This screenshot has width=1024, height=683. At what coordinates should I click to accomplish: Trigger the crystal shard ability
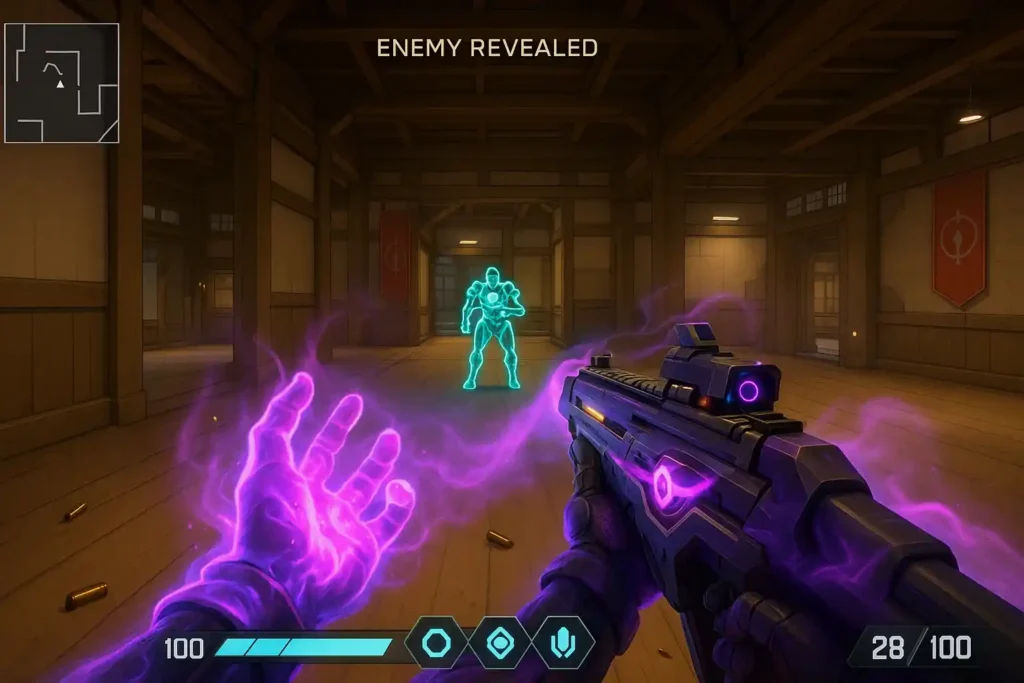pos(562,642)
